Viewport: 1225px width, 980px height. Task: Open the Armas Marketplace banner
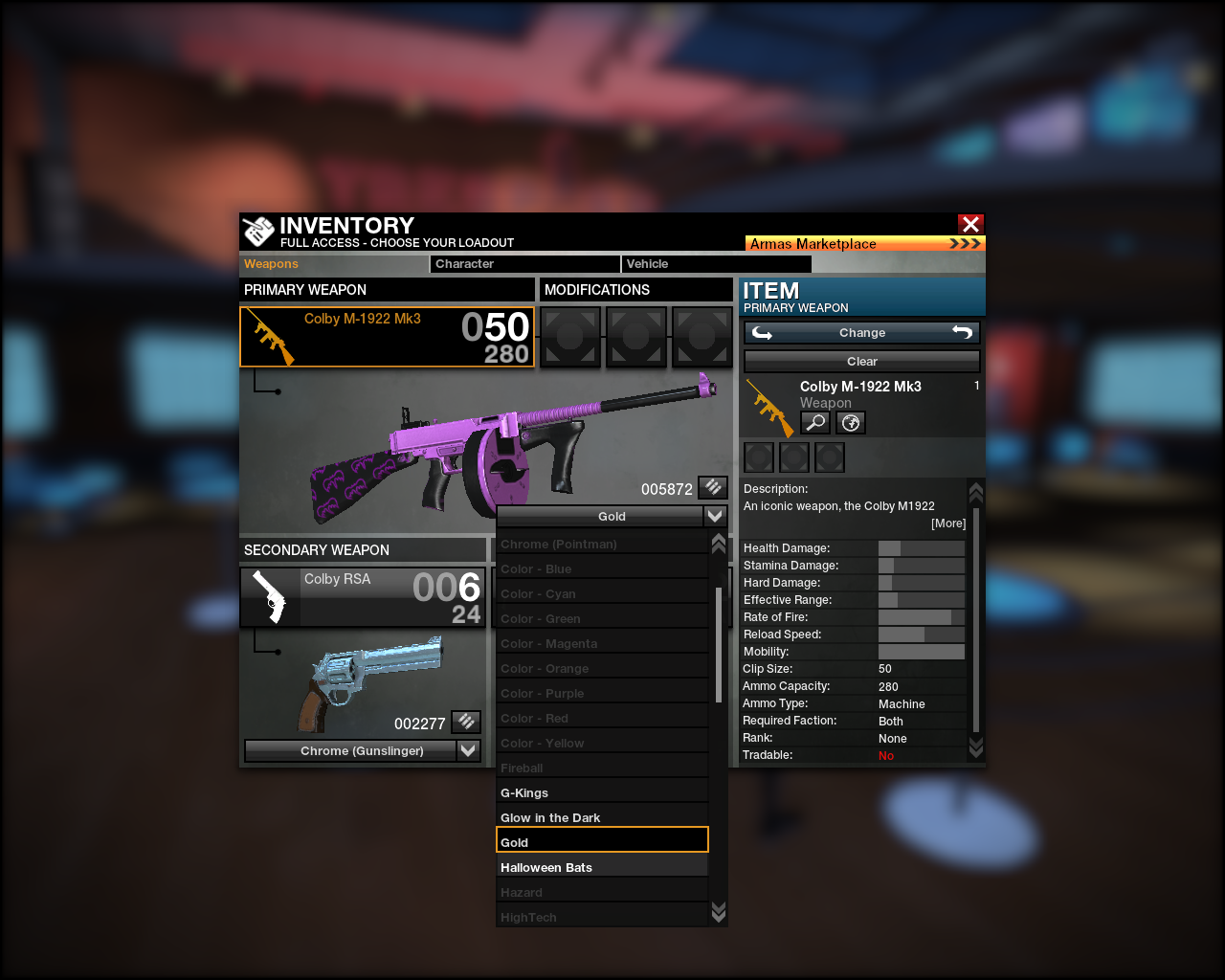pyautogui.click(x=864, y=244)
